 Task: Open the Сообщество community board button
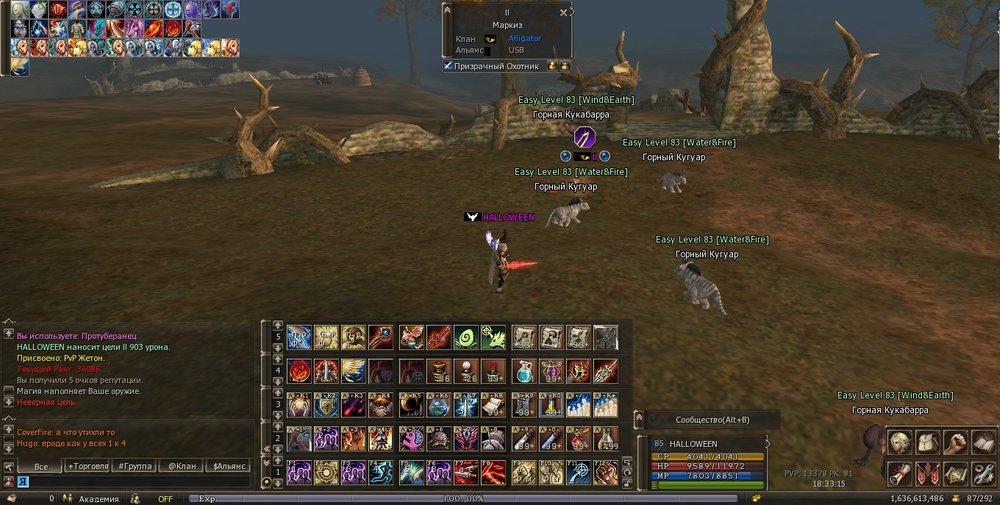click(712, 420)
